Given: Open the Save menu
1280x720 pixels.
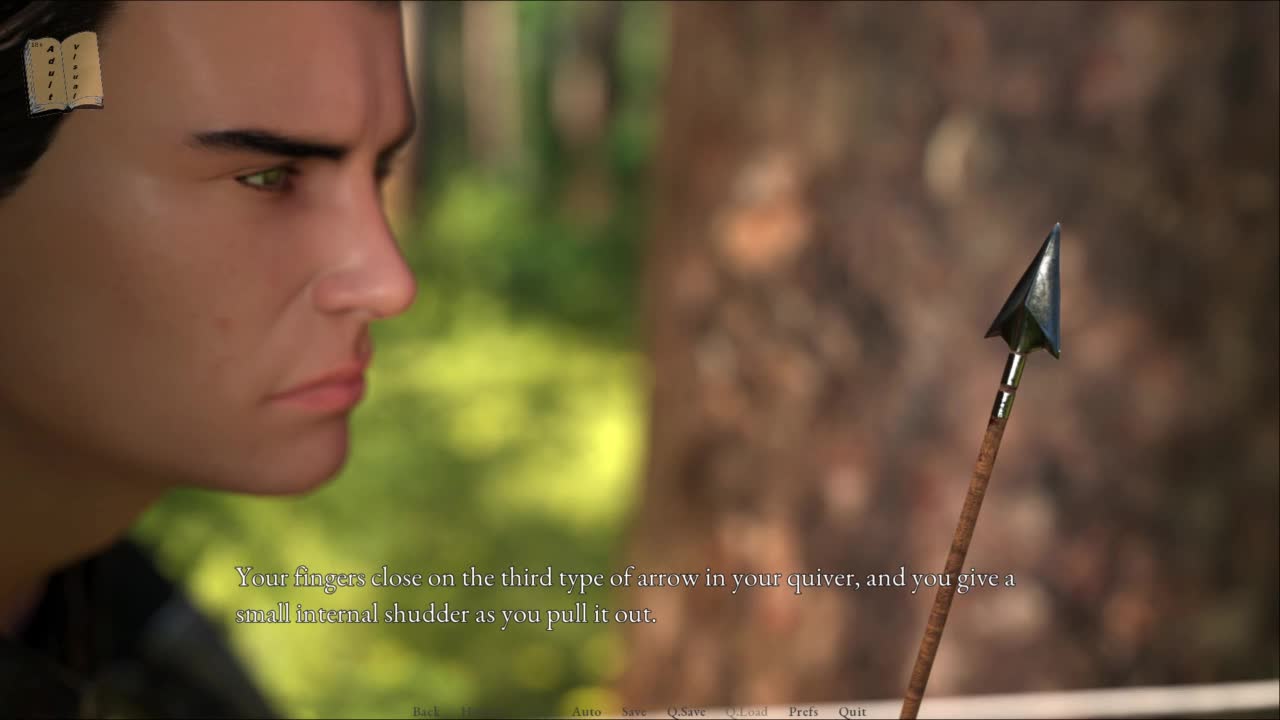Looking at the screenshot, I should click(x=634, y=712).
